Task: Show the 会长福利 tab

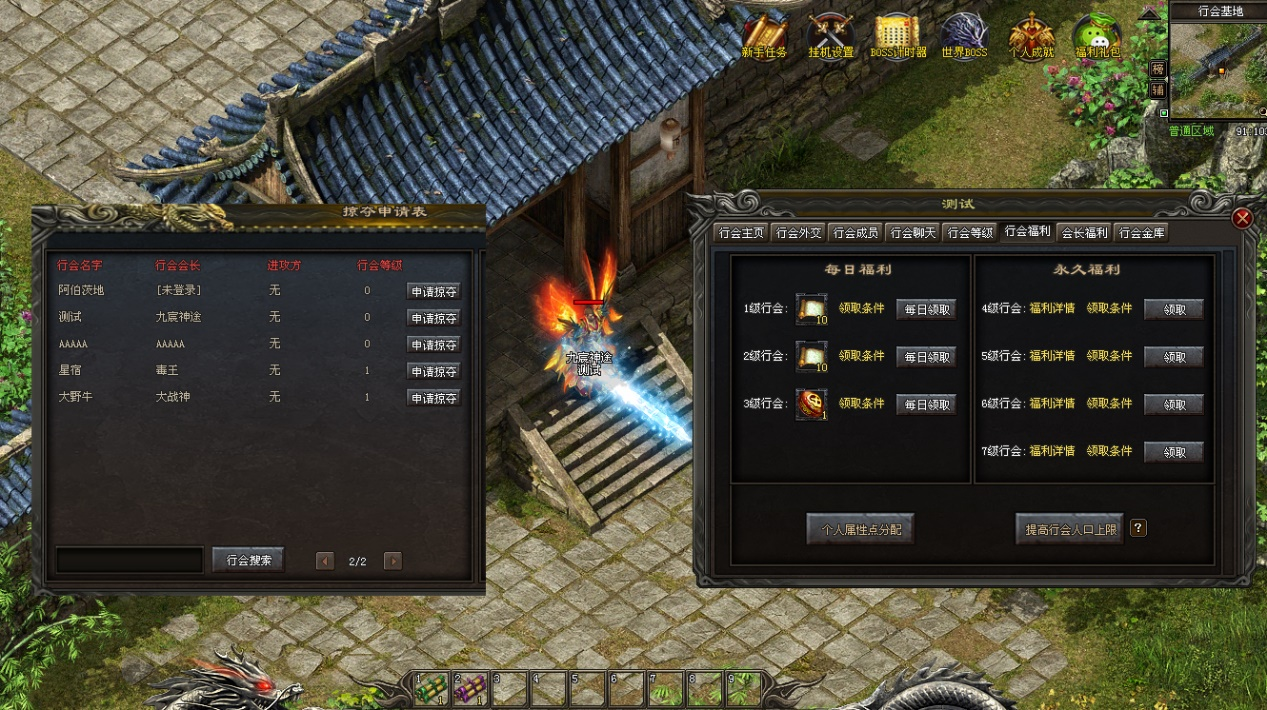Action: 1084,233
